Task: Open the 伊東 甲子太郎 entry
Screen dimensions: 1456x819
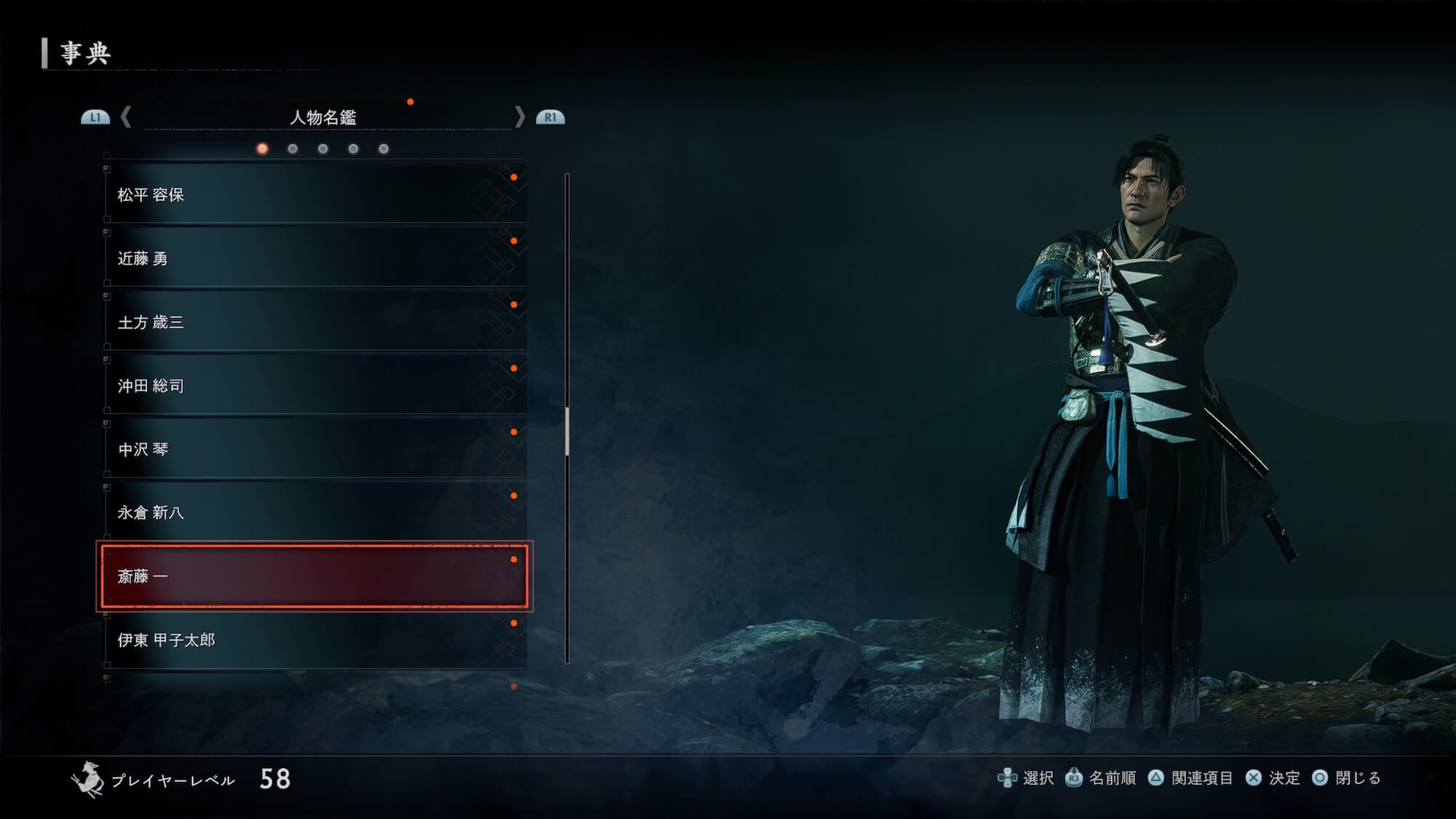Action: 314,640
